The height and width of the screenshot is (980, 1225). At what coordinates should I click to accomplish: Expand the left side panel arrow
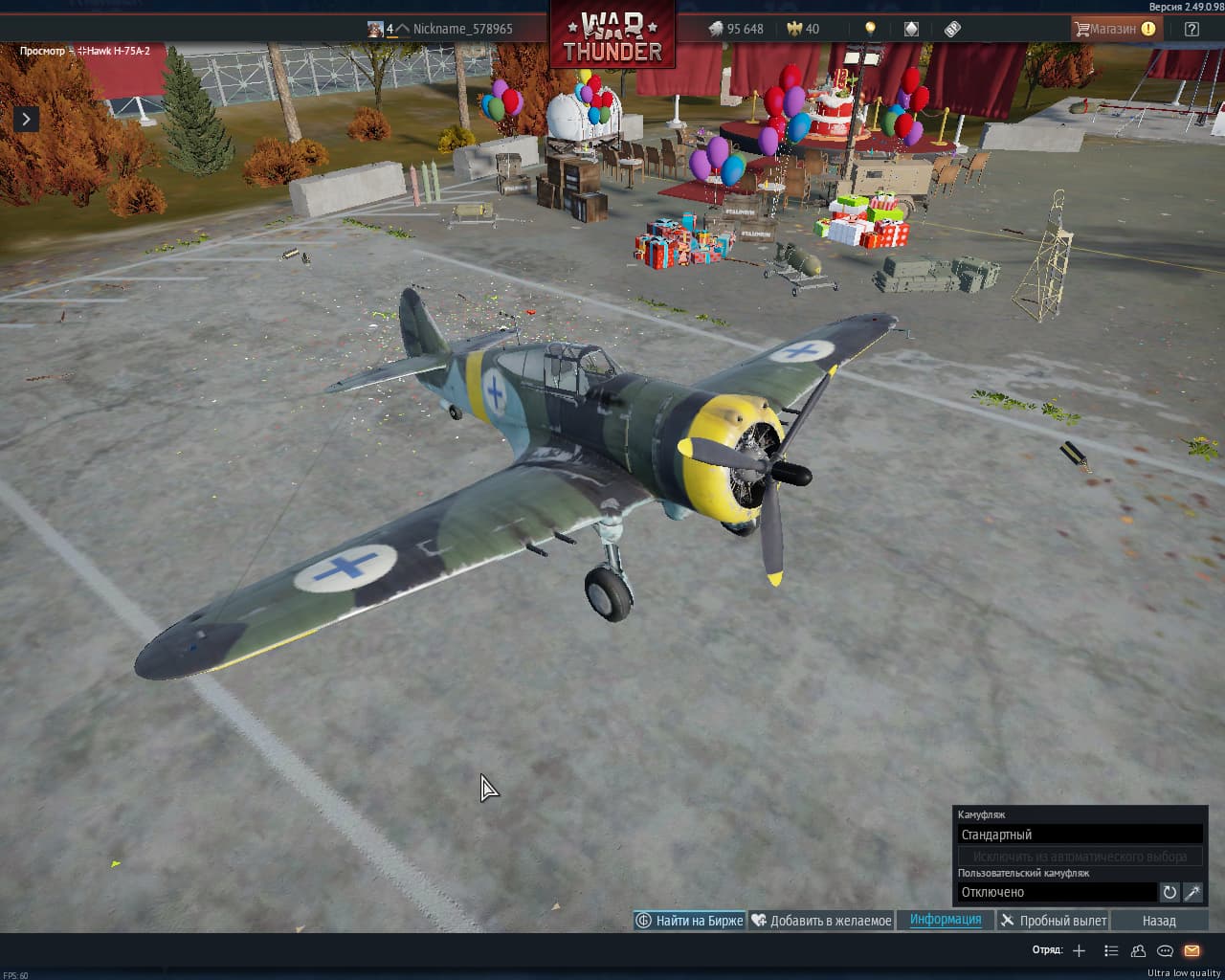(26, 119)
